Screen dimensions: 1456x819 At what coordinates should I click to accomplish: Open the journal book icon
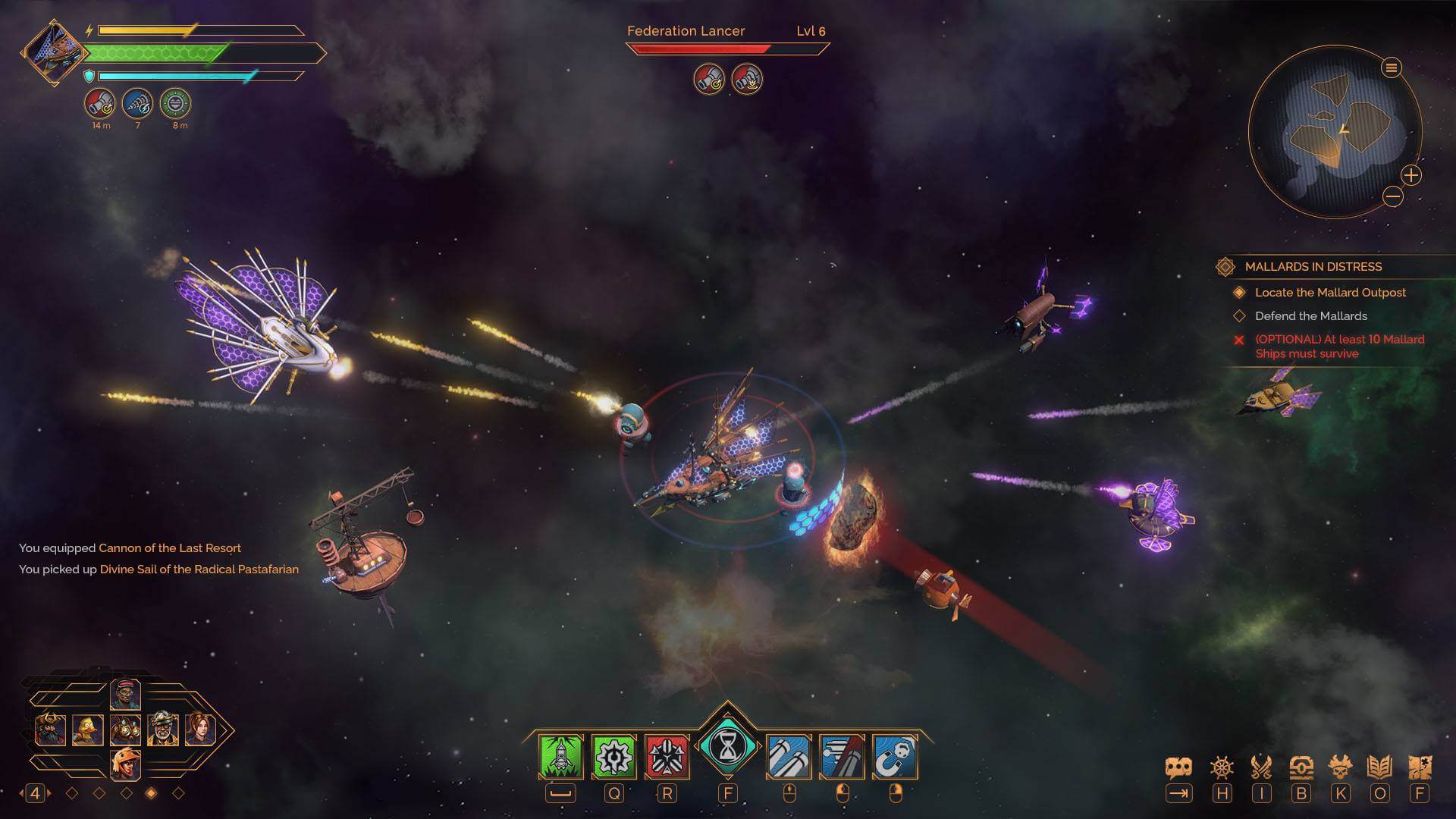point(1379,767)
